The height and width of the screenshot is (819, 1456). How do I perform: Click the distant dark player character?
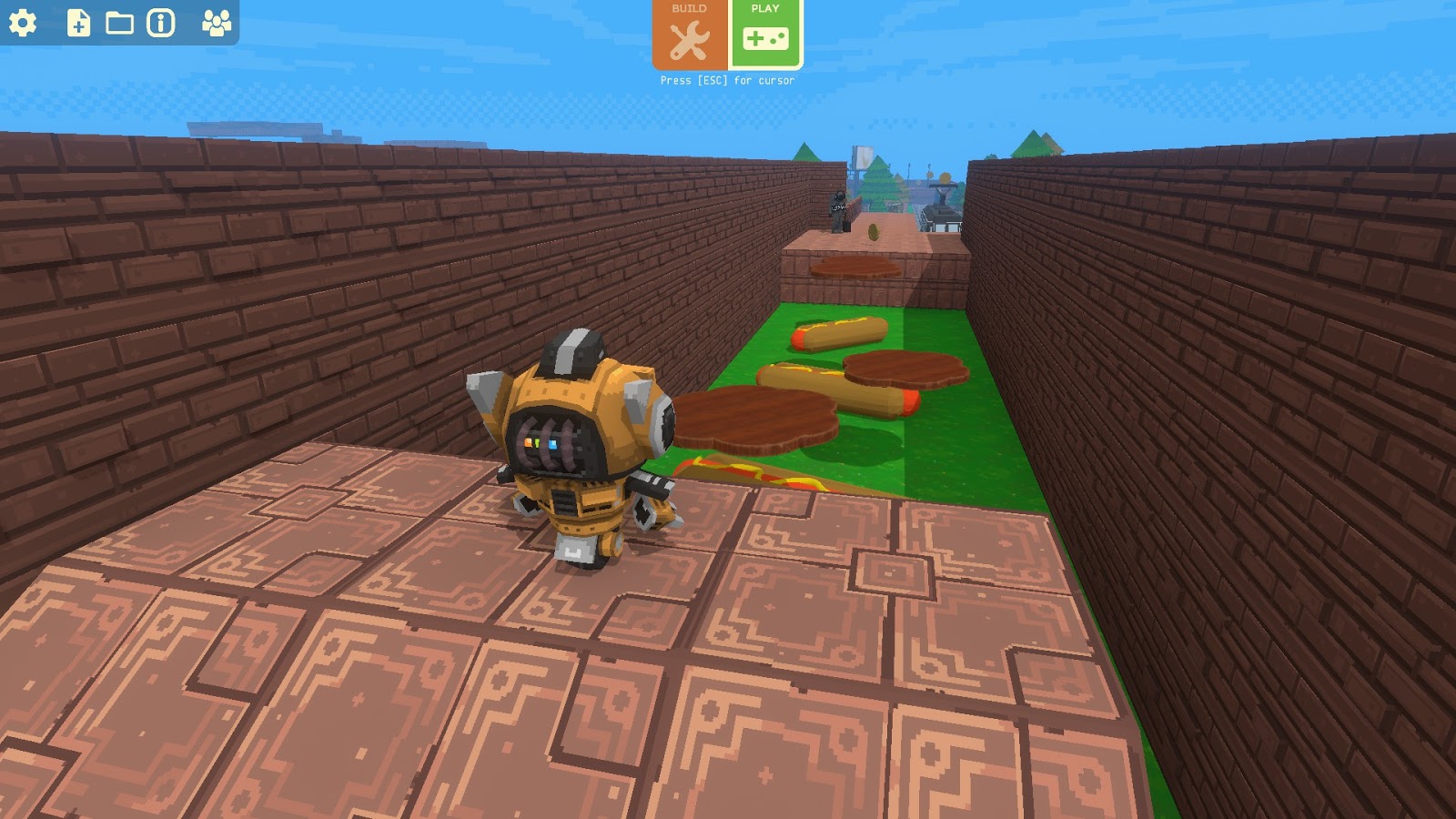(838, 209)
